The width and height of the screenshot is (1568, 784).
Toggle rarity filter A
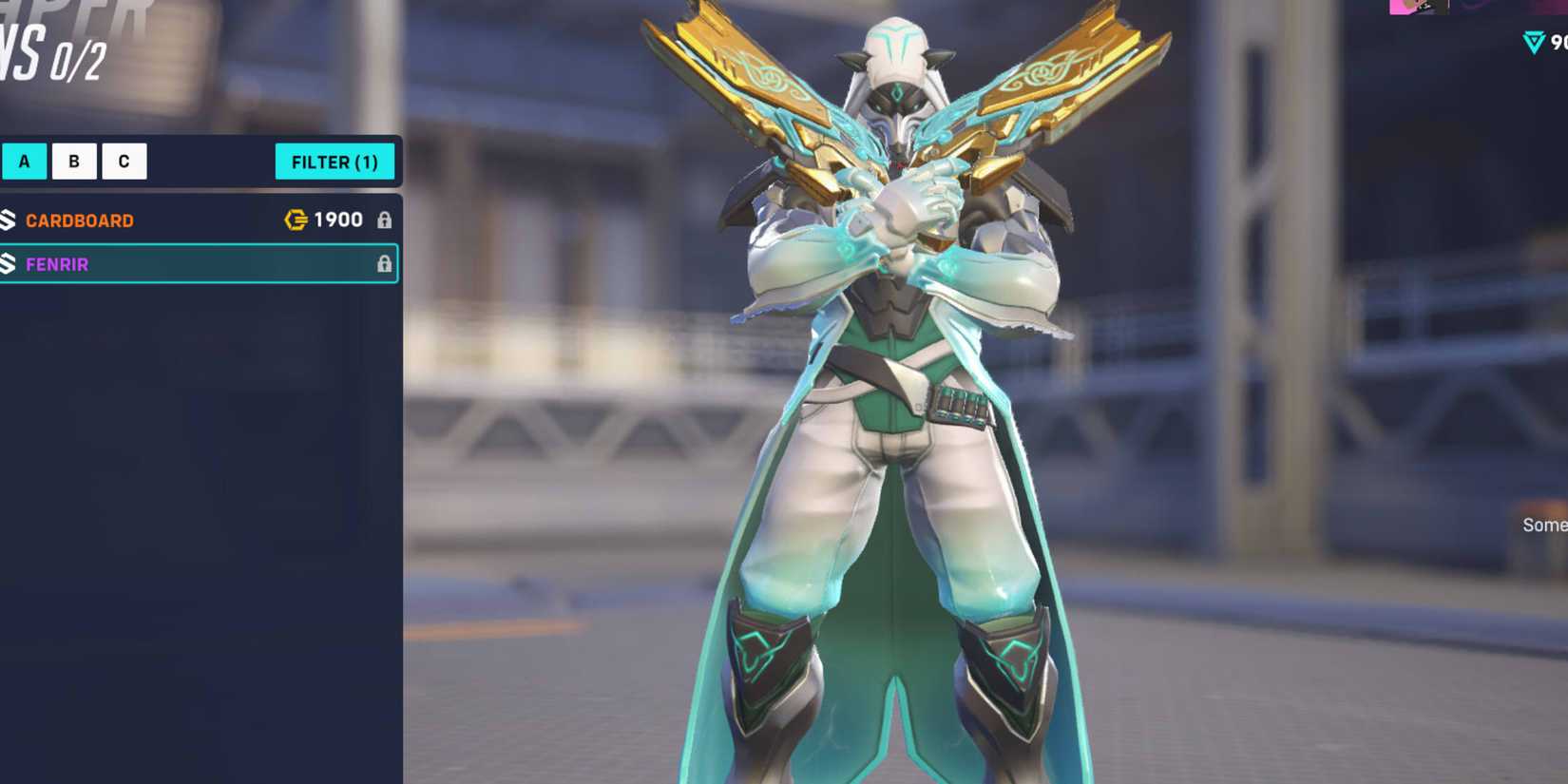[24, 161]
